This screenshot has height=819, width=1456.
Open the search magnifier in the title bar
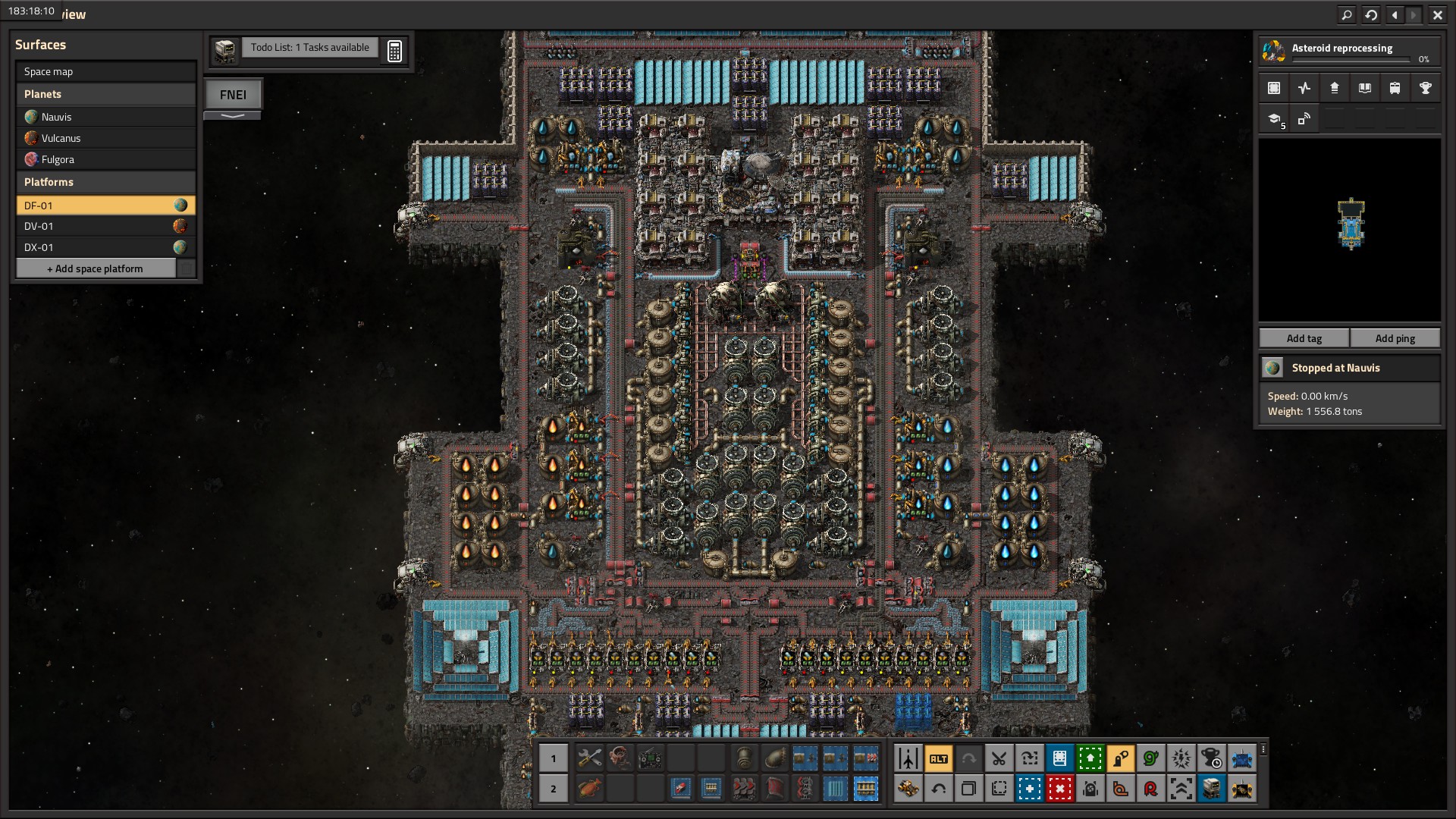click(1346, 14)
